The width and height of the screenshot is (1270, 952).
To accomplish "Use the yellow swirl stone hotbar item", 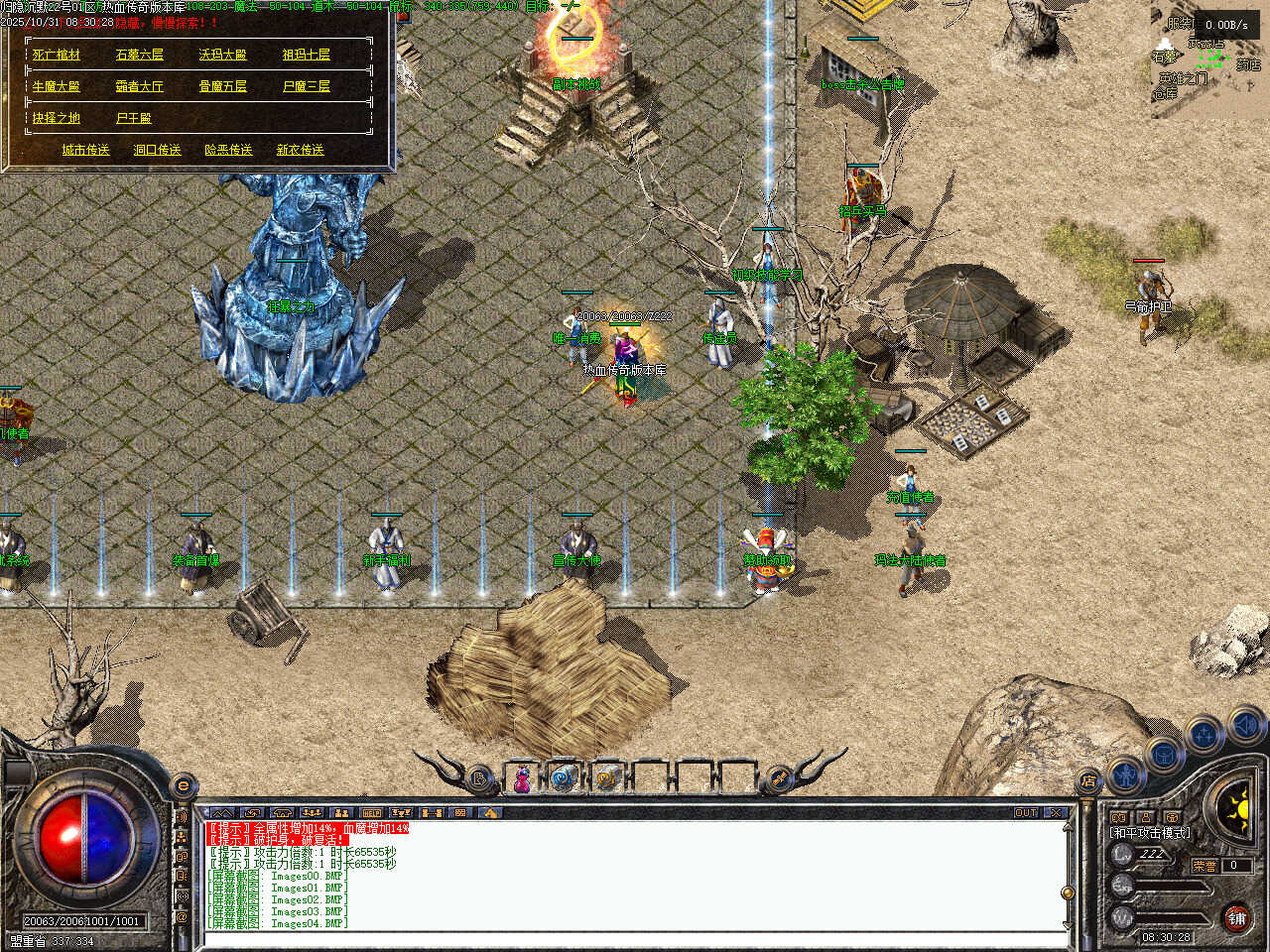I will [x=607, y=779].
